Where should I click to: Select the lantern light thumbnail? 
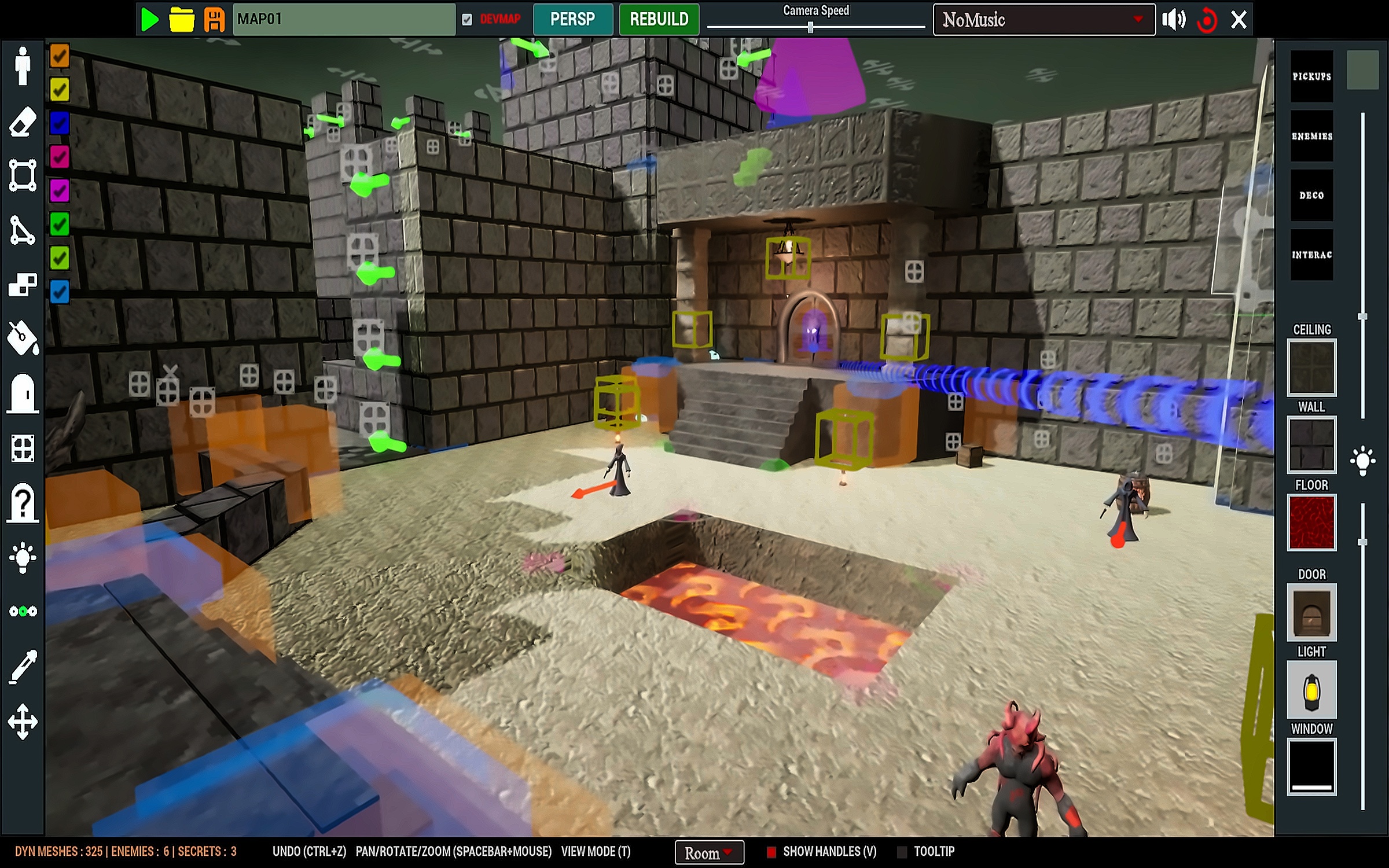tap(1311, 690)
